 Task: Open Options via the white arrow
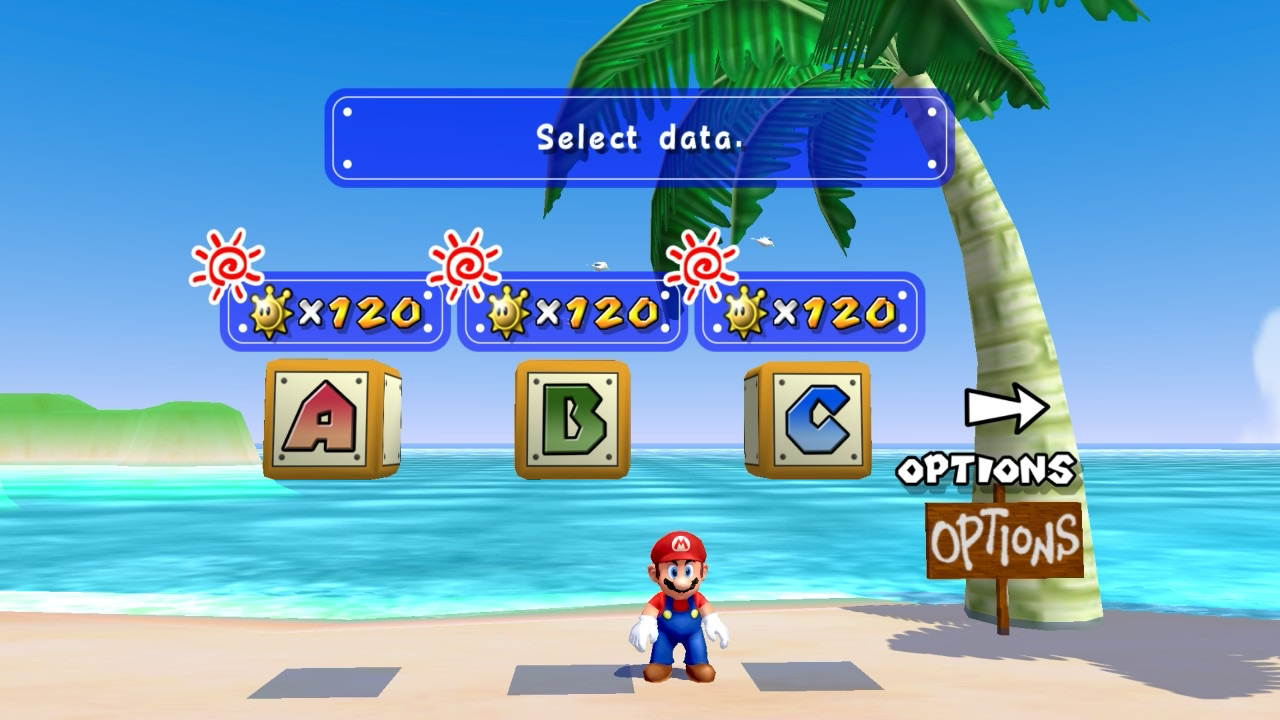(1006, 408)
